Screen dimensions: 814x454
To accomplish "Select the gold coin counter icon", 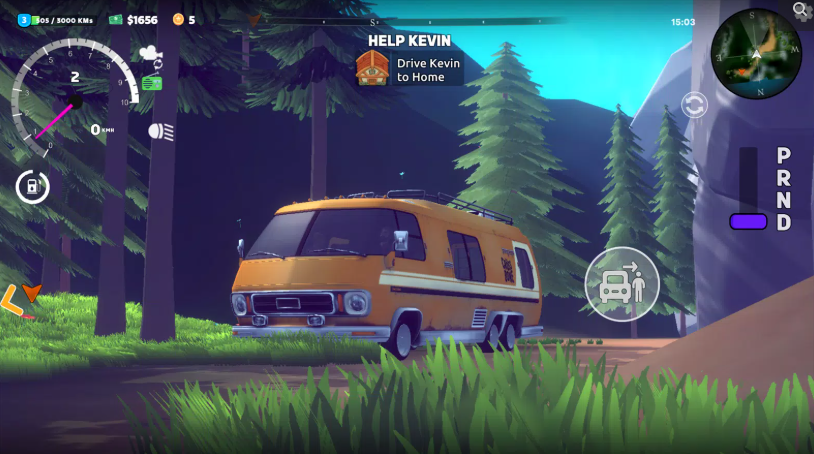I will 178,19.
